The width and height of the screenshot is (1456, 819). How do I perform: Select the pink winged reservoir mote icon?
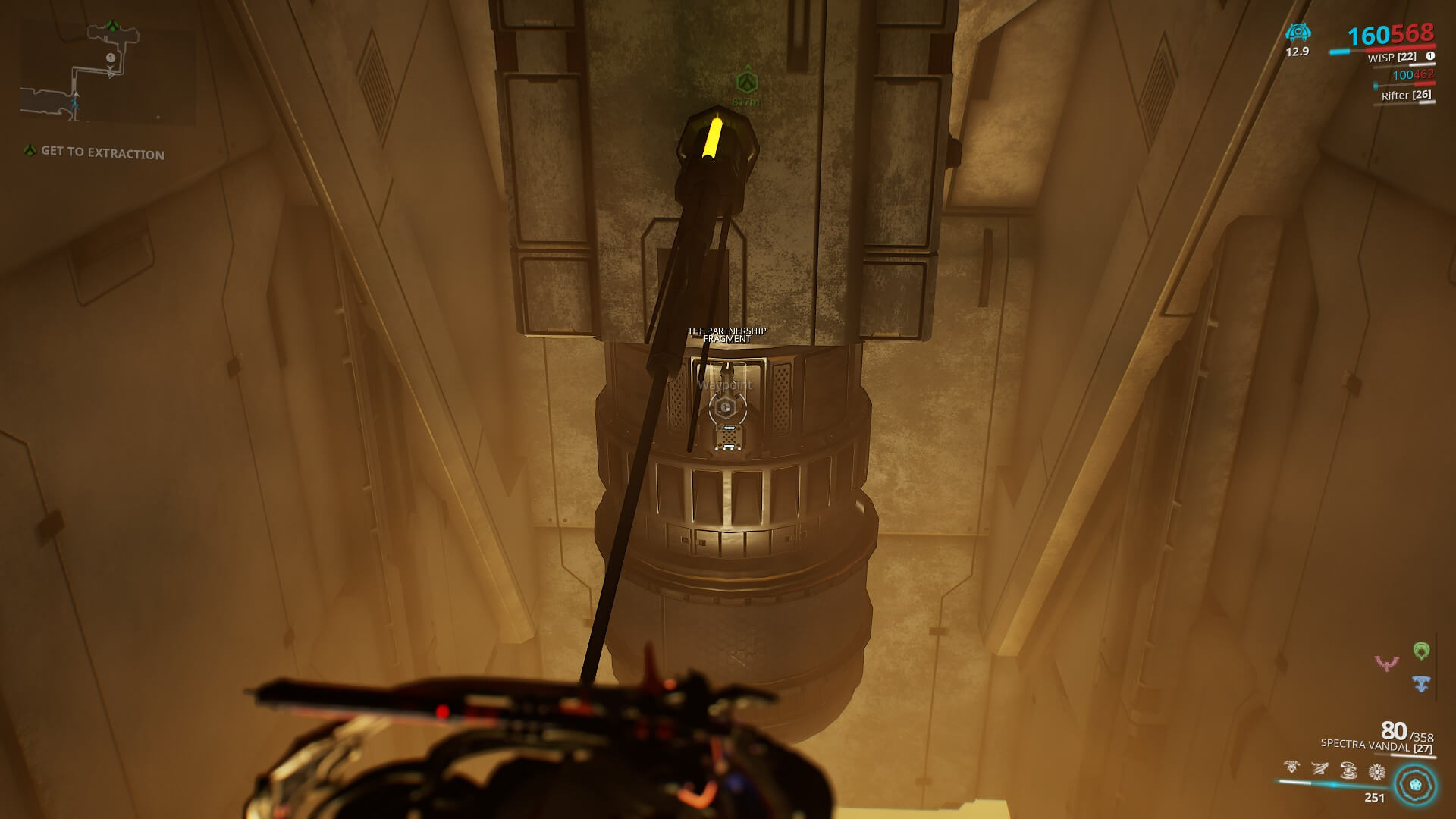click(1386, 664)
